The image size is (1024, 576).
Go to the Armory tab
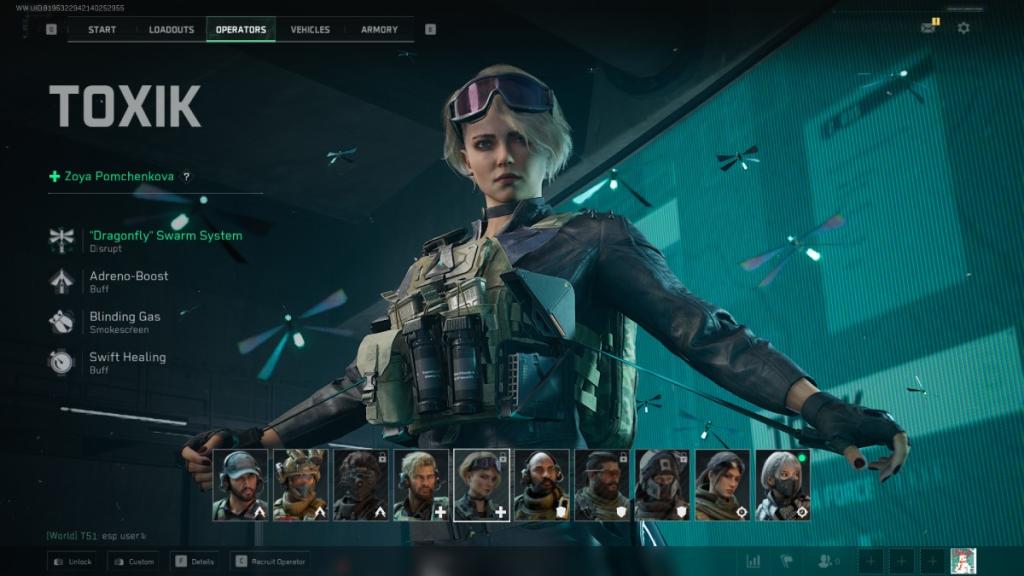pyautogui.click(x=379, y=29)
